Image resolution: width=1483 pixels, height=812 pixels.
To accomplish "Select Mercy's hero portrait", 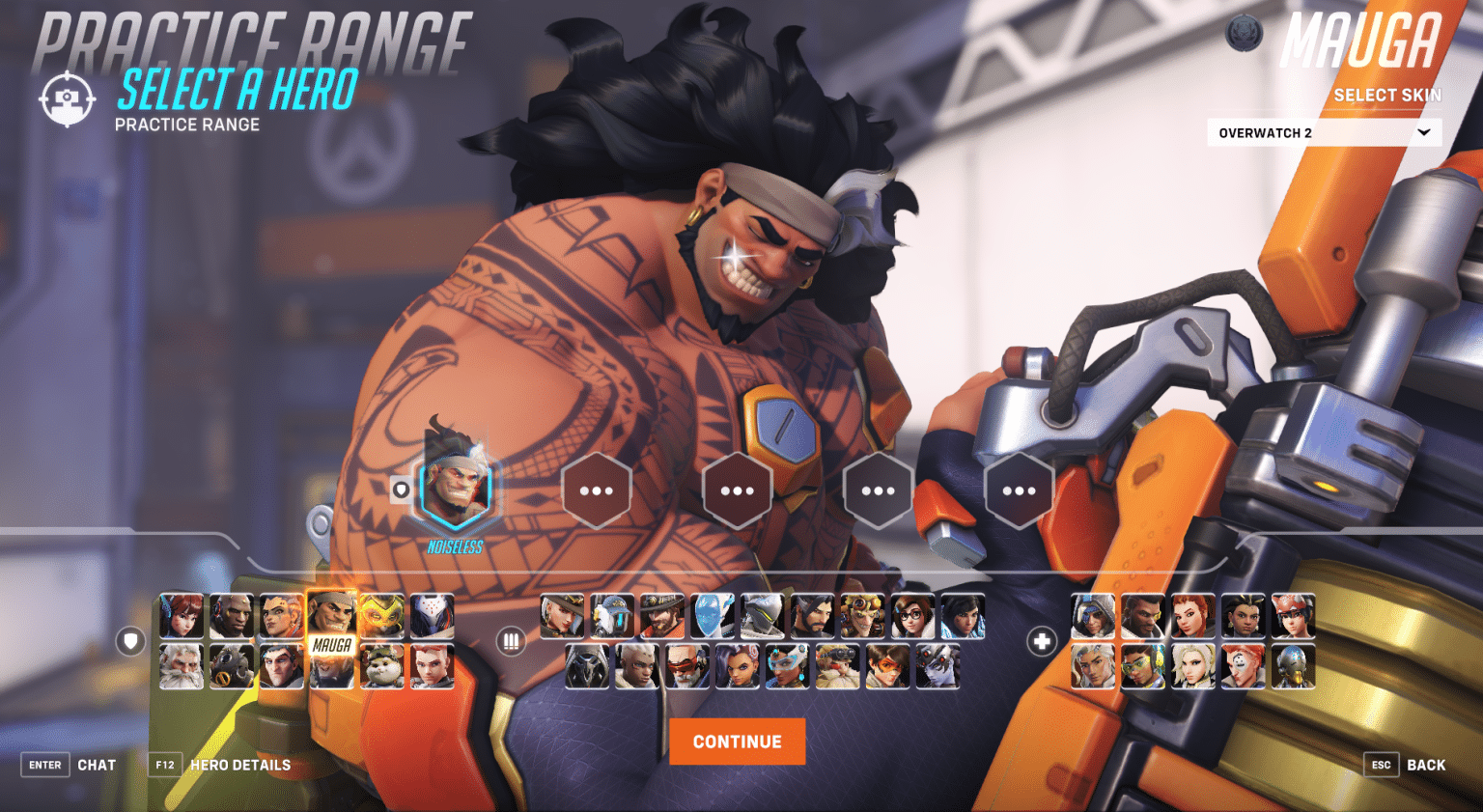I will click(x=1193, y=667).
